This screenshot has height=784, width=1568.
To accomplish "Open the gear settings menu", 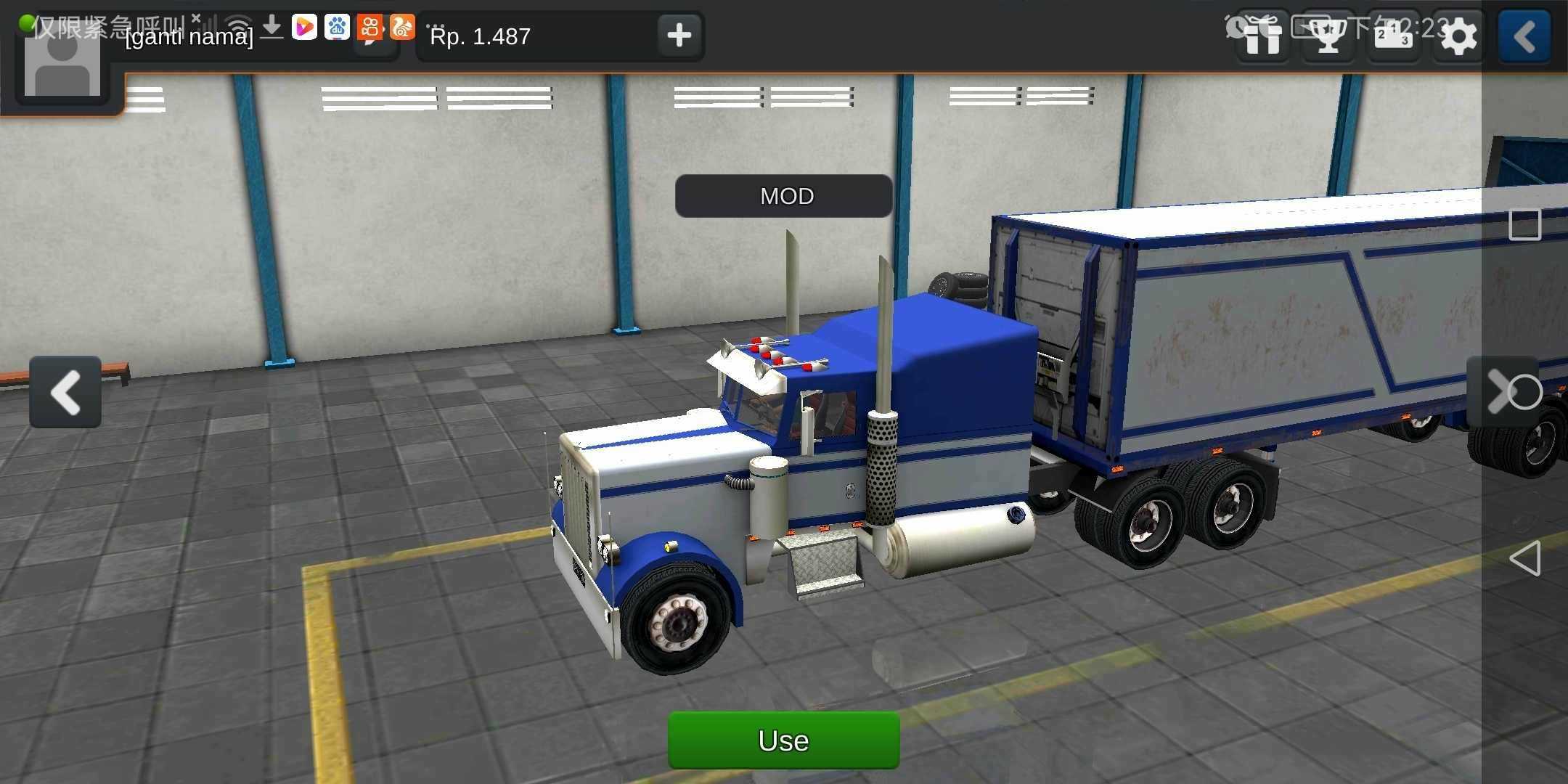I will click(x=1458, y=36).
